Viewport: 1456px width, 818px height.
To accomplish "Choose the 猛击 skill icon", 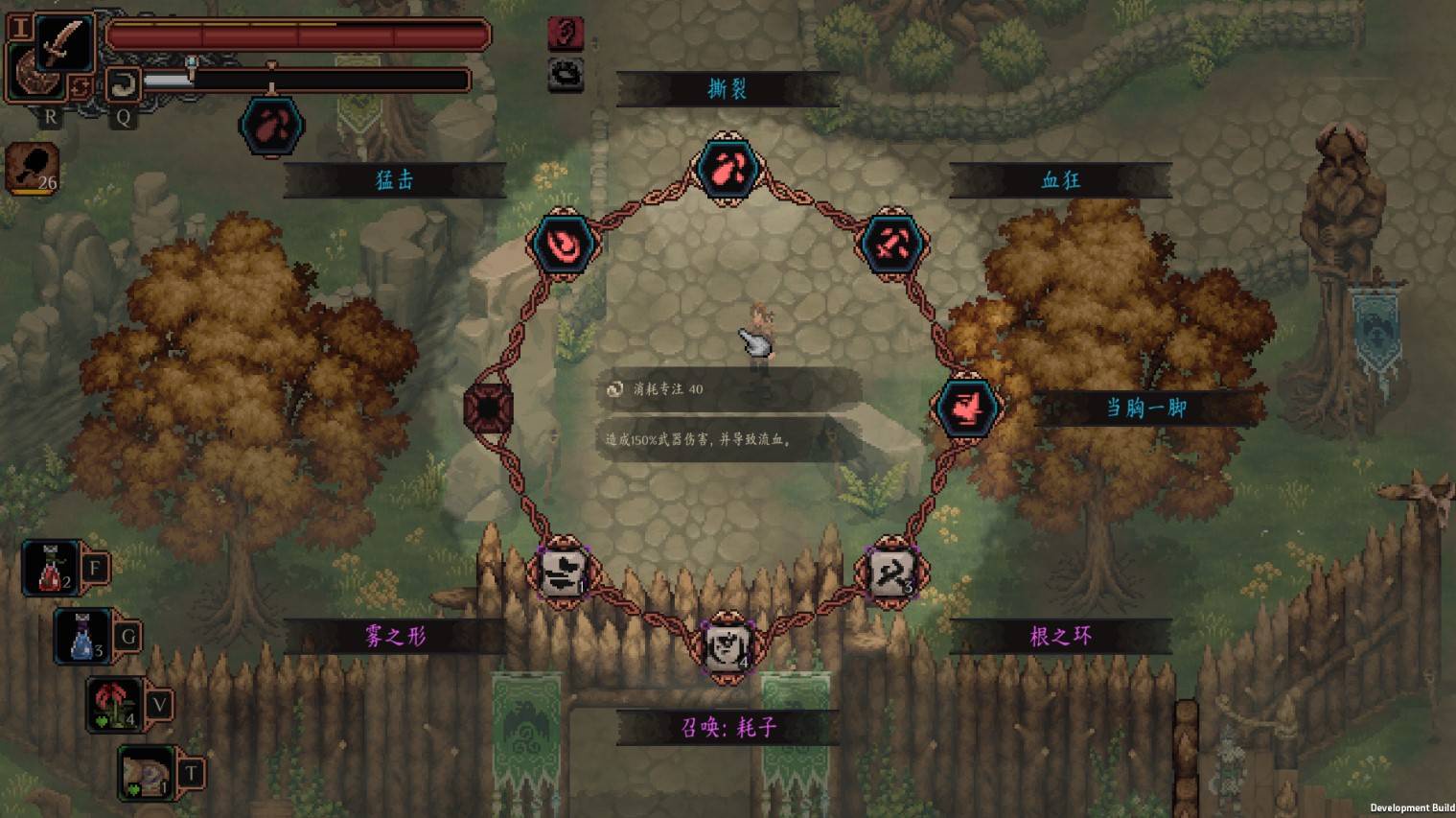I will pos(564,244).
